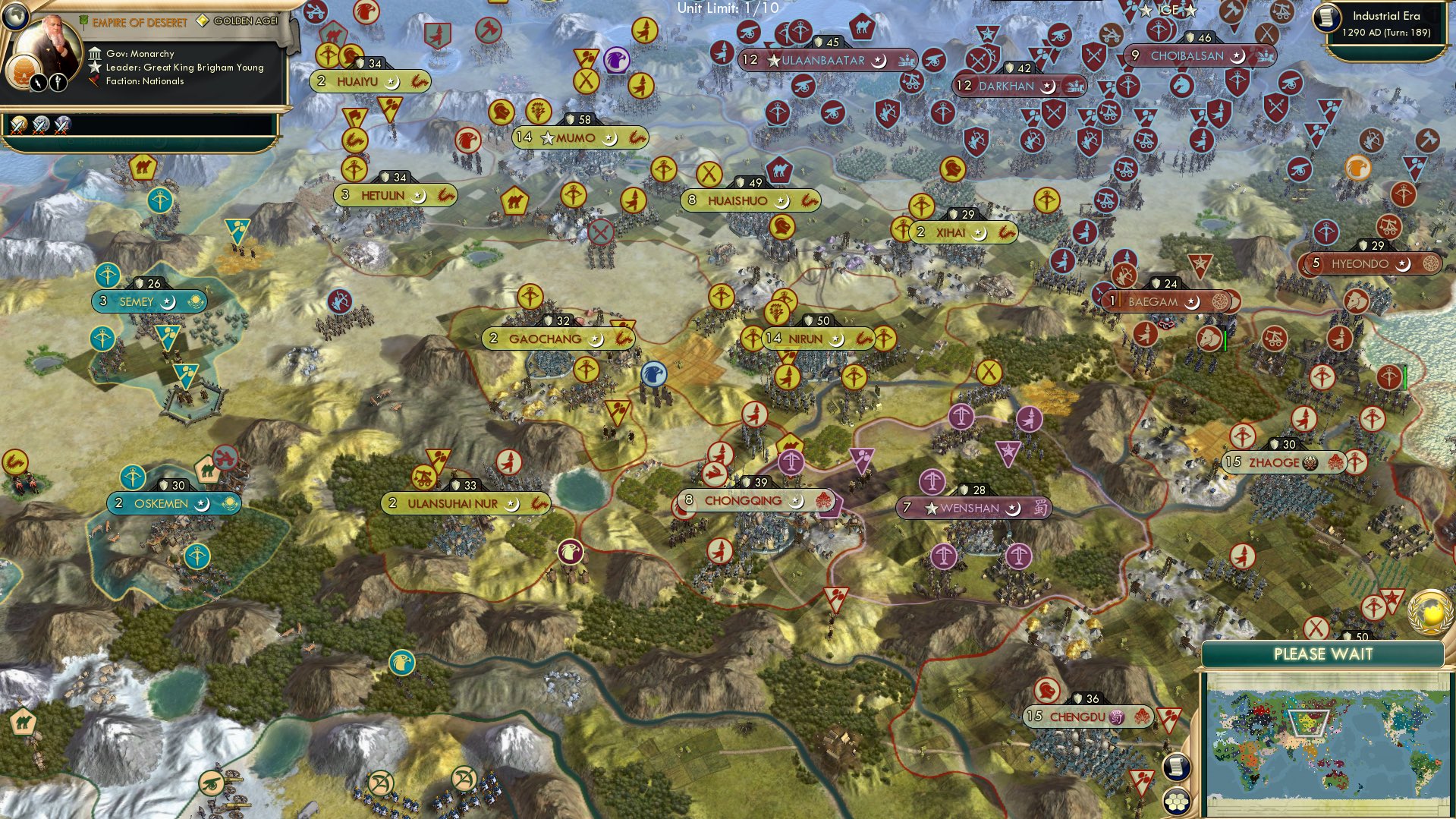Toggle the torch icon under Brigham Young's portrait
This screenshot has height=819, width=1456.
pos(57,83)
